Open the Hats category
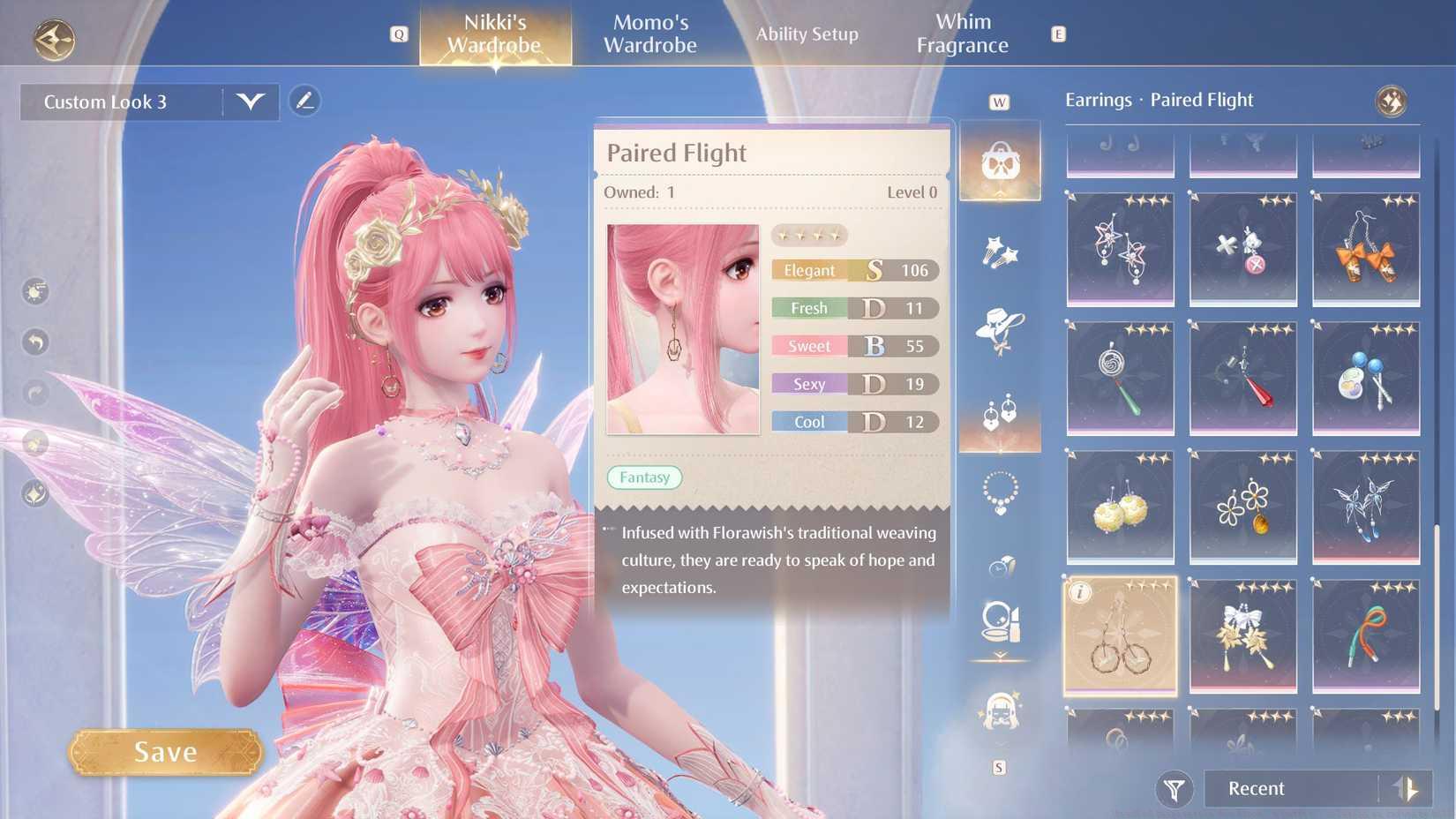 point(998,328)
